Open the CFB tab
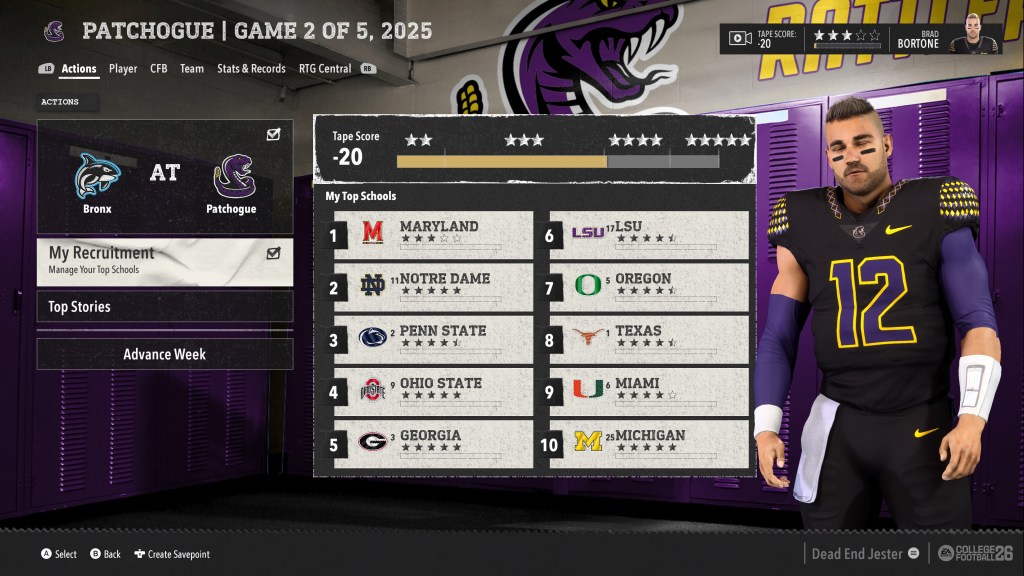This screenshot has width=1024, height=576. (x=159, y=69)
